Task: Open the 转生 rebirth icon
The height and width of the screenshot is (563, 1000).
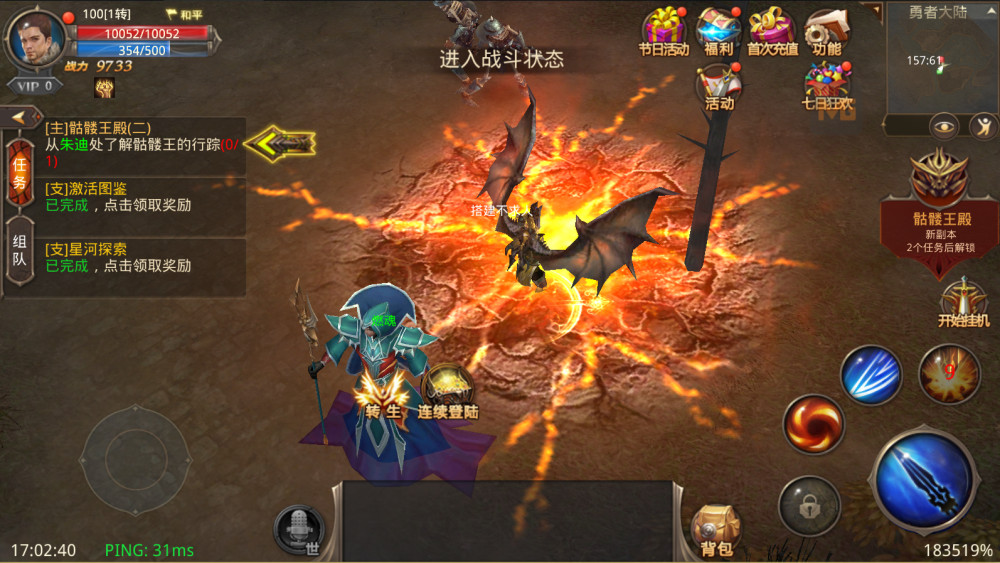Action: 381,393
